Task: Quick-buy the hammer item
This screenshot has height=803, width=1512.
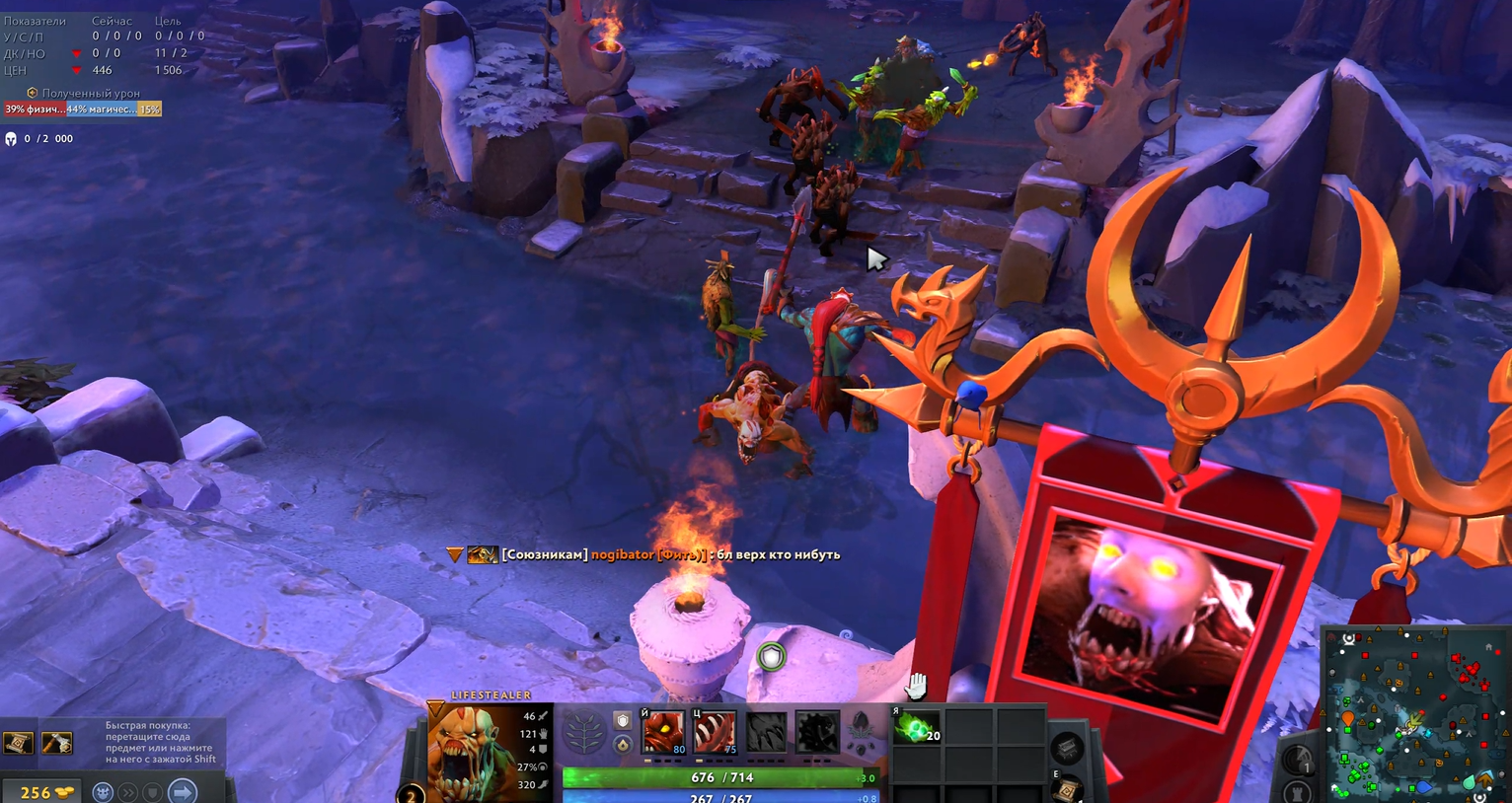Action: point(56,743)
